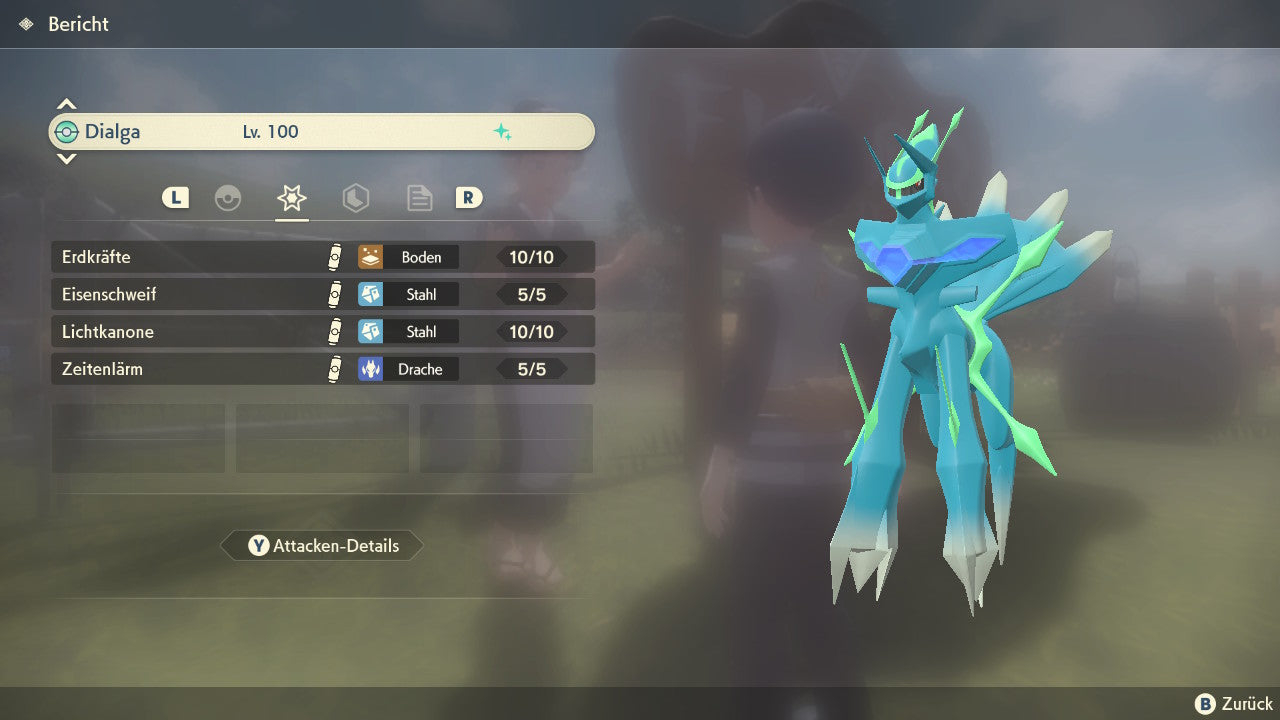This screenshot has height=720, width=1280.
Task: Open Attacken-Details
Action: 322,546
